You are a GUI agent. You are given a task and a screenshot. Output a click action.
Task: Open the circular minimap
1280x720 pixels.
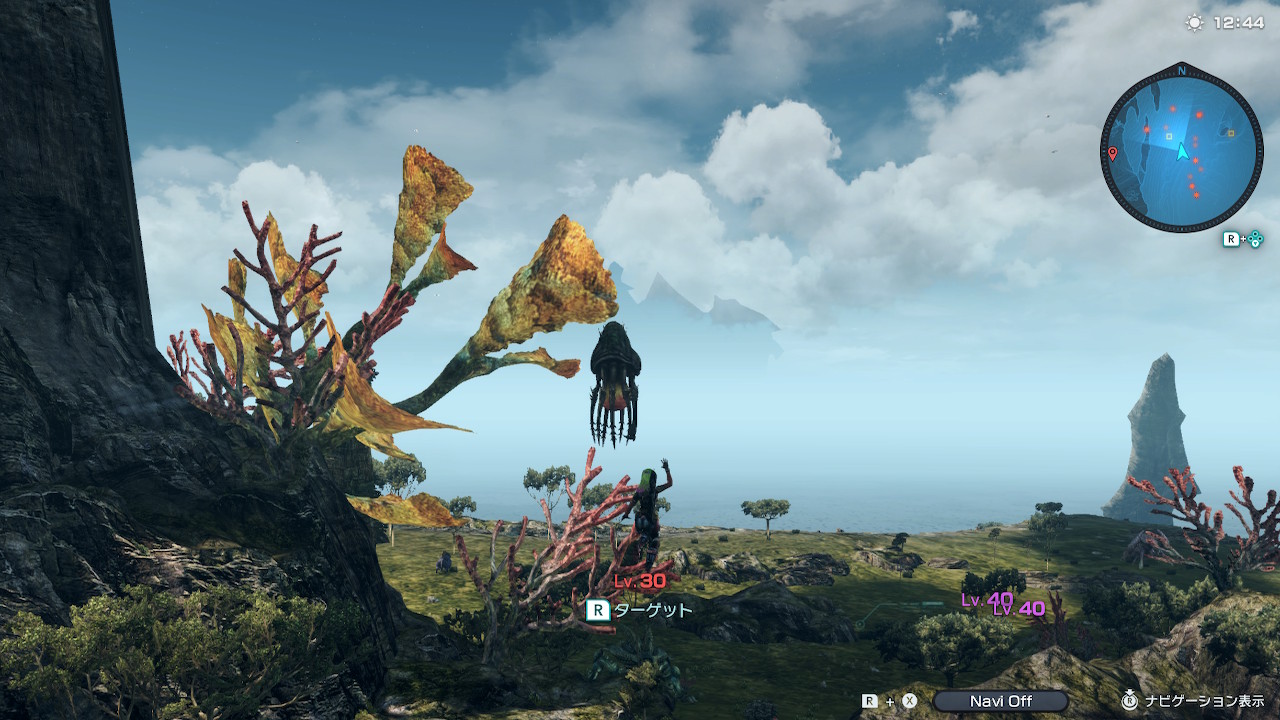1180,150
